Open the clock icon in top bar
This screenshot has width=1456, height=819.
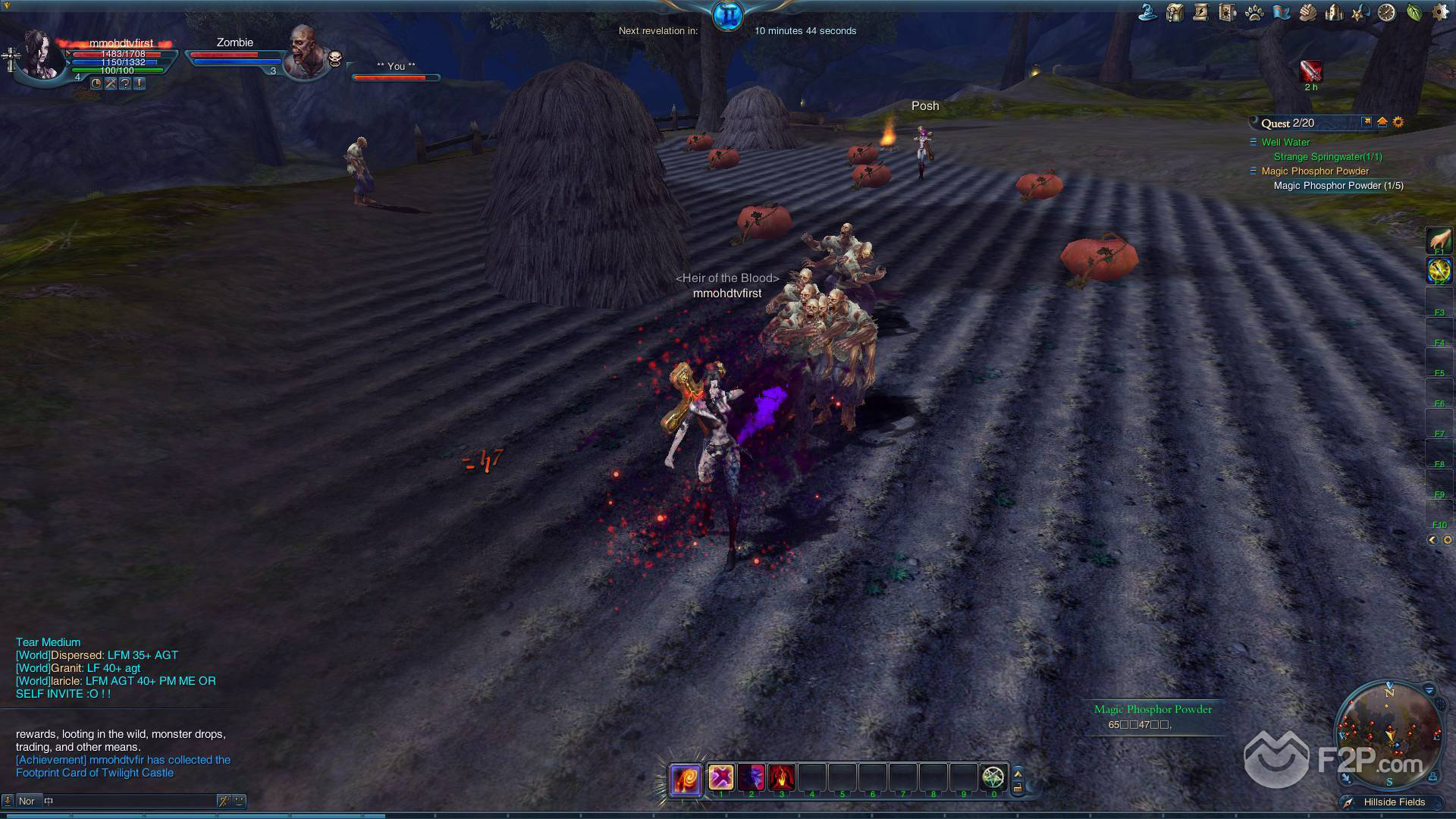1387,12
